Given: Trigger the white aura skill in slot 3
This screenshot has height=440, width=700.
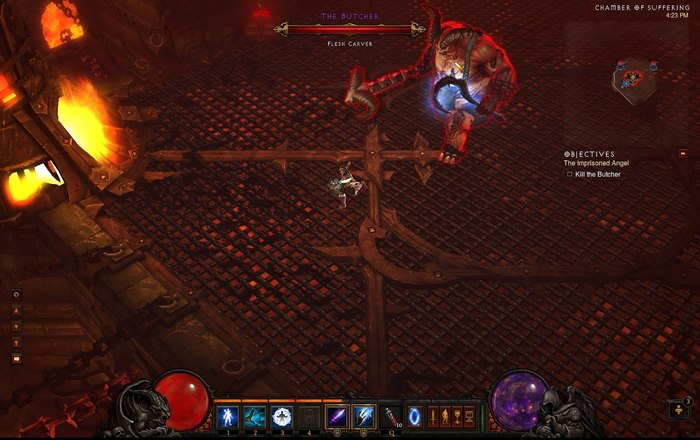Looking at the screenshot, I should (x=283, y=415).
